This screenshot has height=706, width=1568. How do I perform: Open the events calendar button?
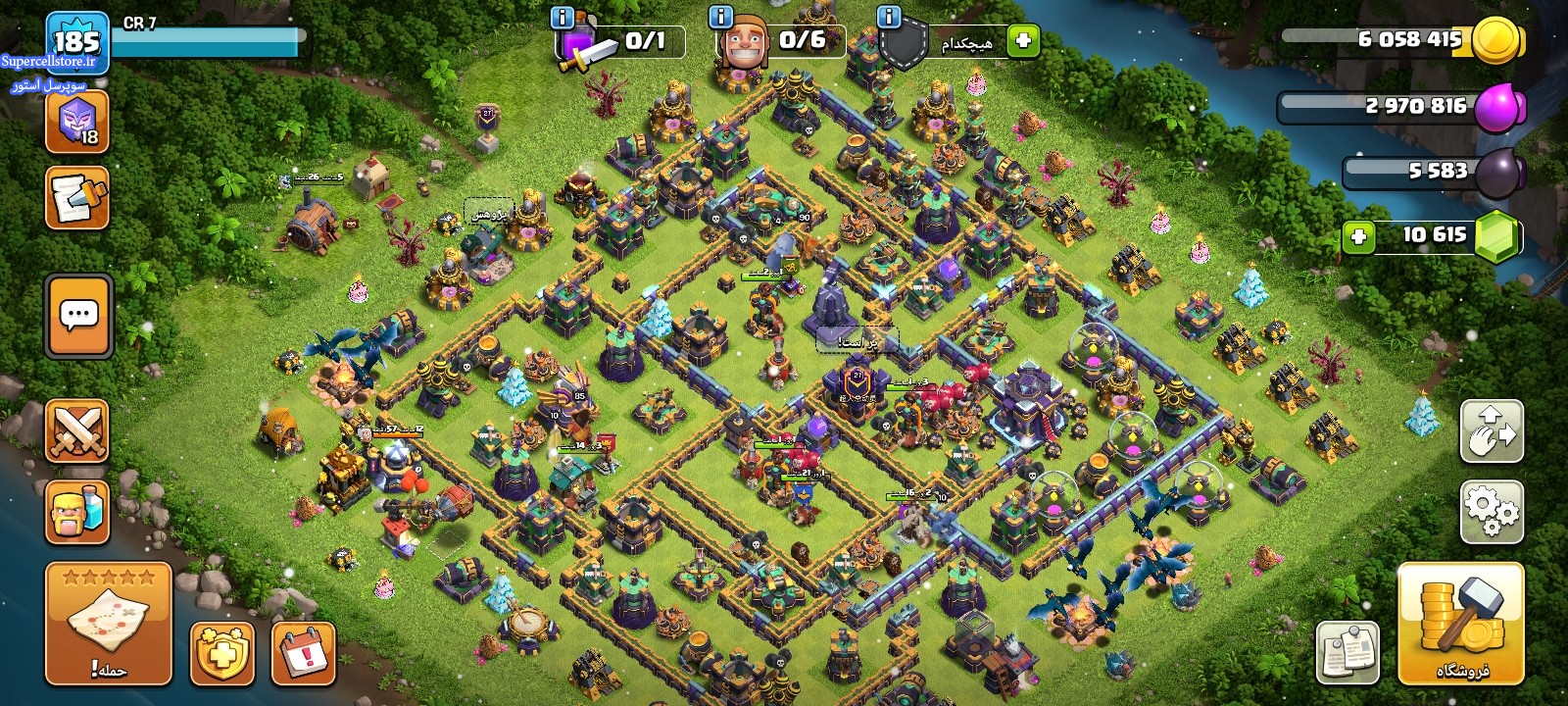pos(303,652)
